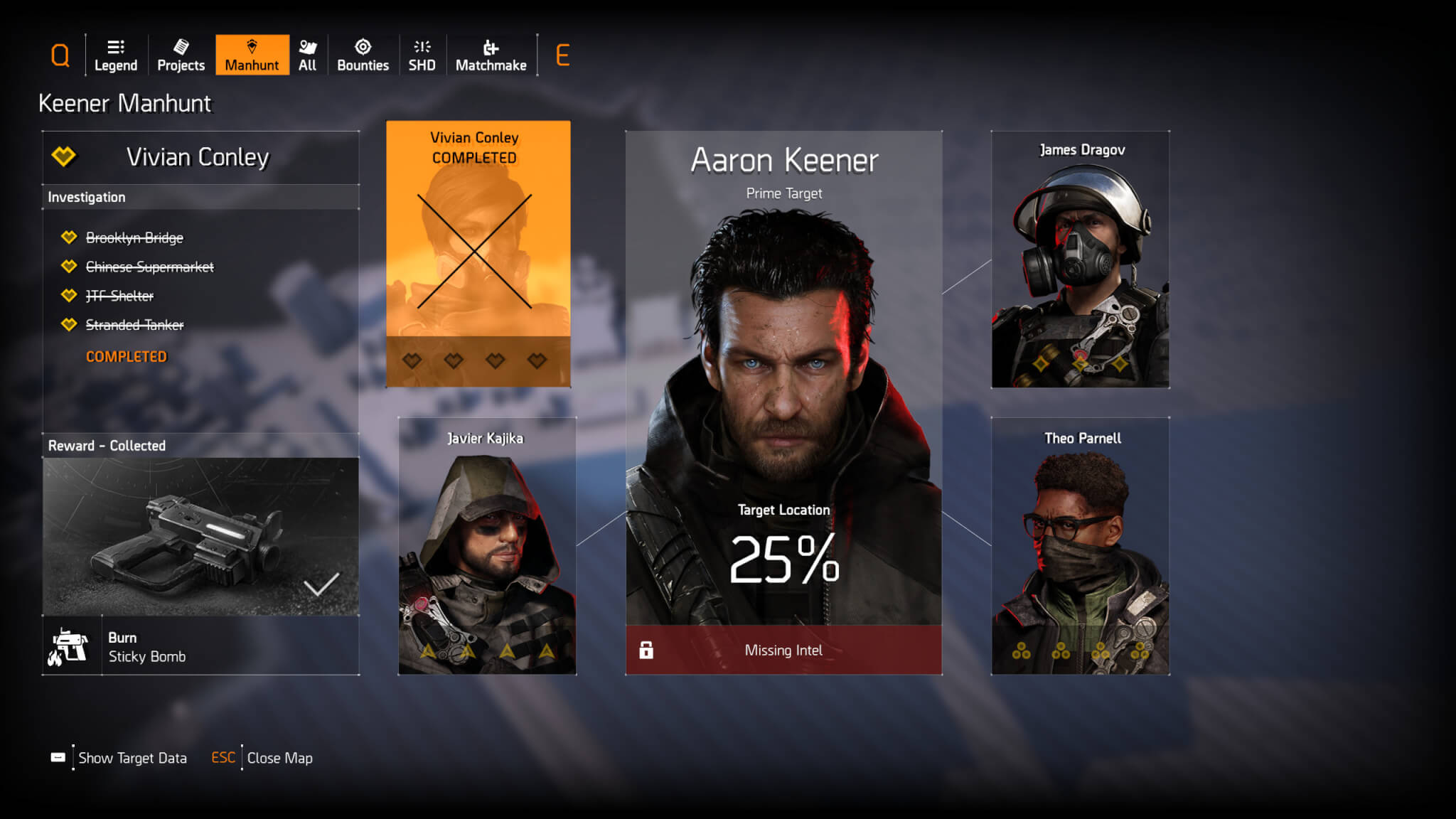Select the Brooklyn Bridge investigation entry
The width and height of the screenshot is (1456, 819).
134,237
